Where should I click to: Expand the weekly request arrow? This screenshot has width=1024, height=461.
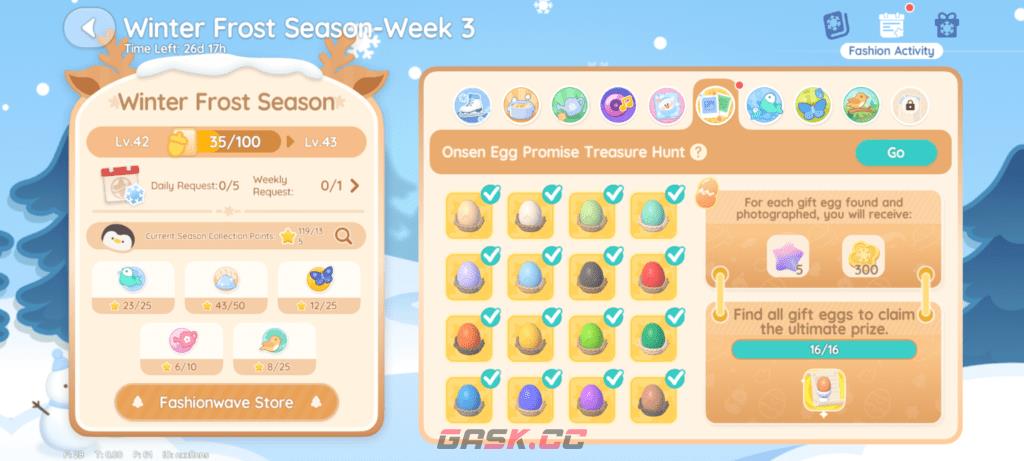354,185
